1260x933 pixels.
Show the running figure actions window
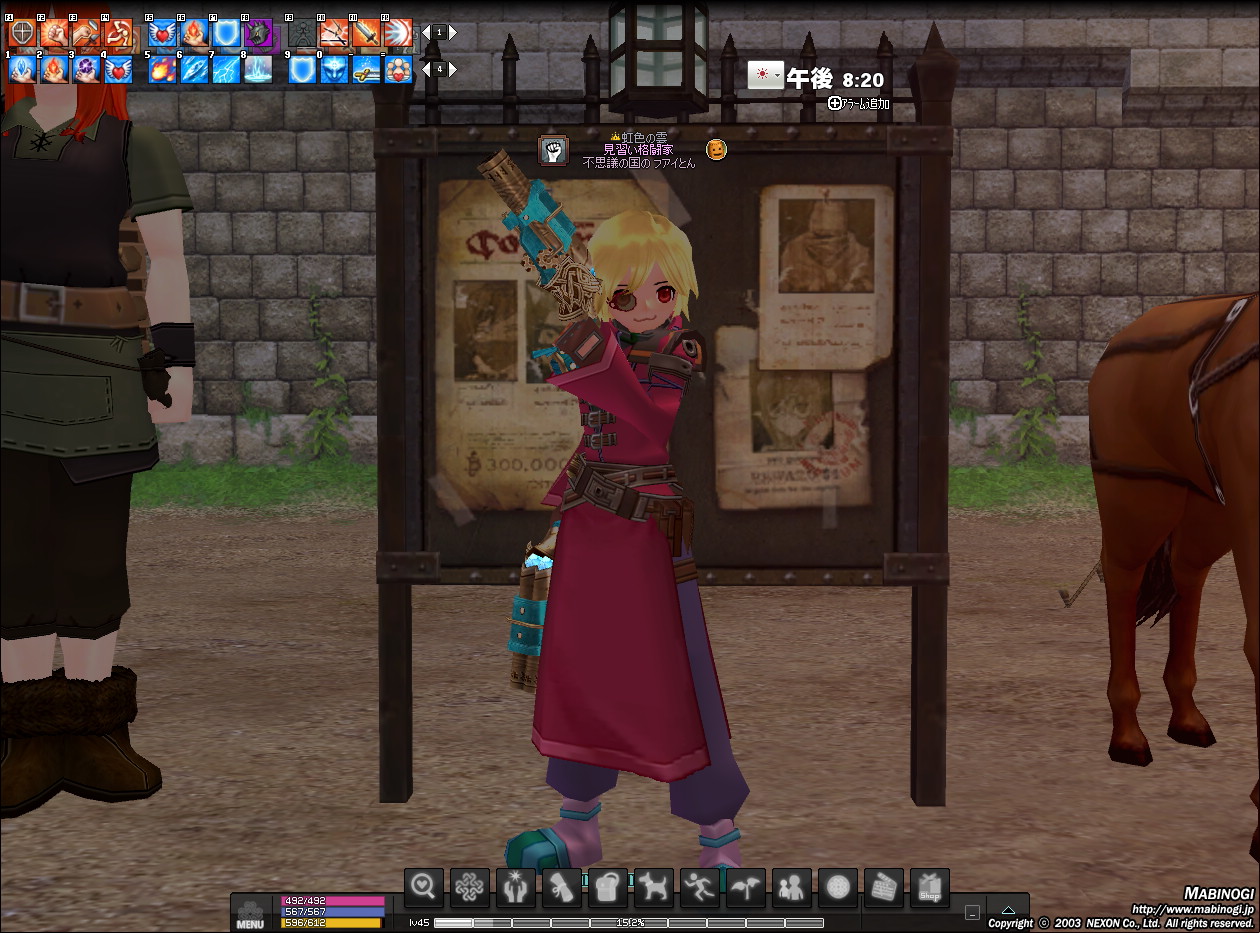pos(699,887)
